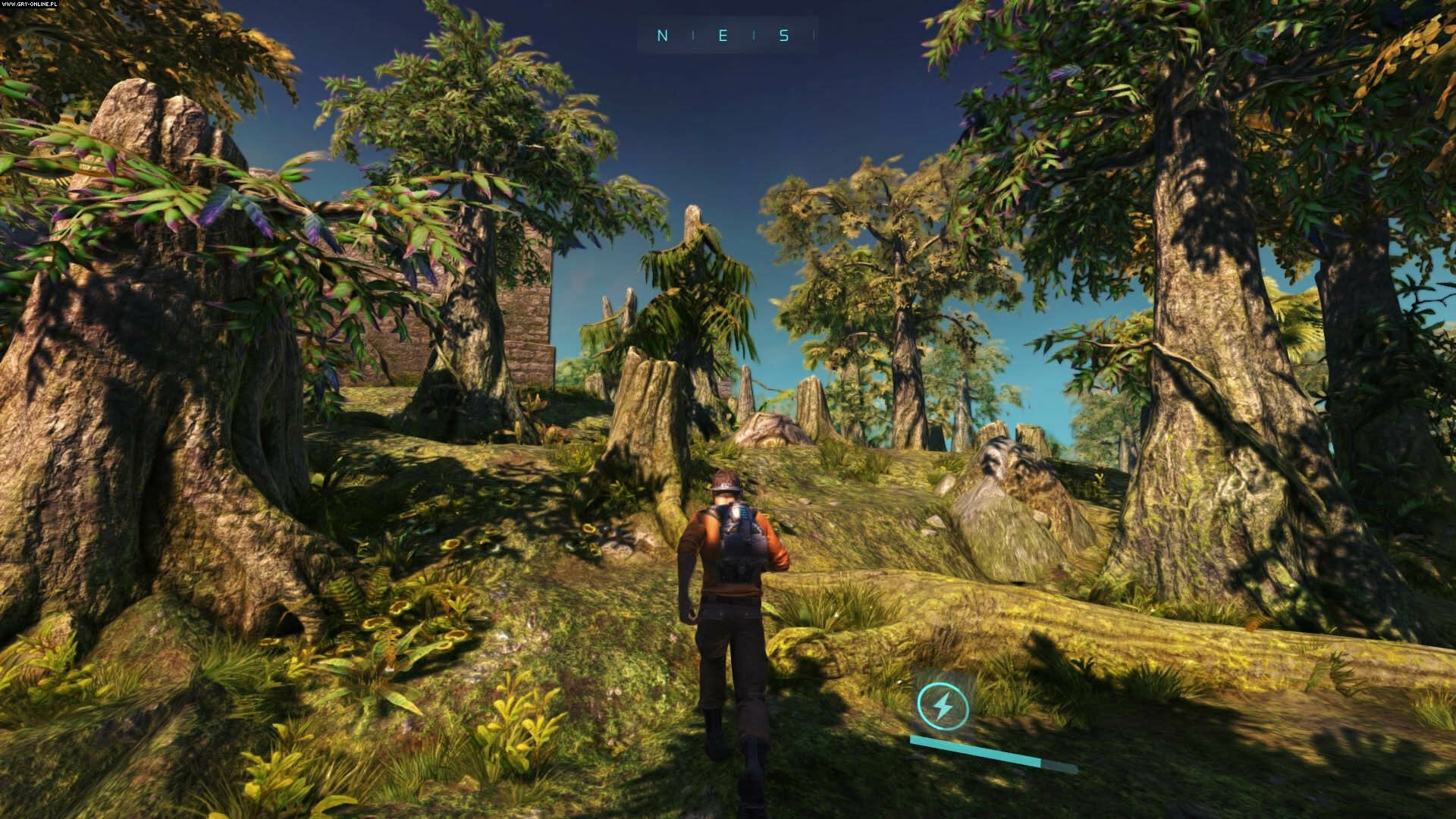Viewport: 1456px width, 819px height.
Task: Click the compass strip showing N E S
Action: click(726, 36)
